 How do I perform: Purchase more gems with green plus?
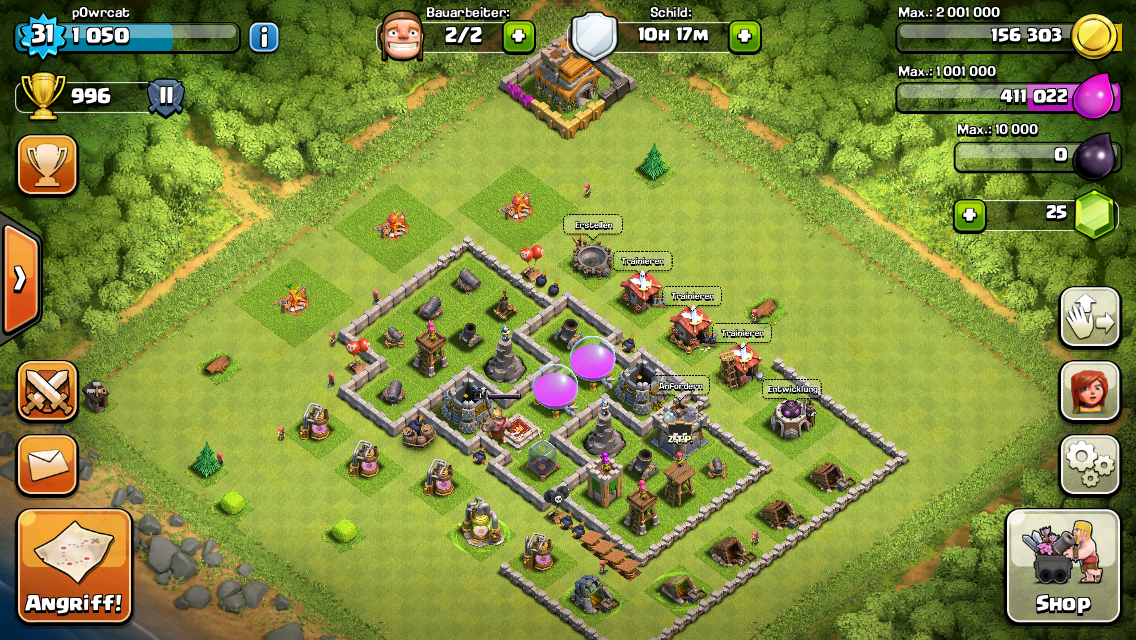[966, 215]
